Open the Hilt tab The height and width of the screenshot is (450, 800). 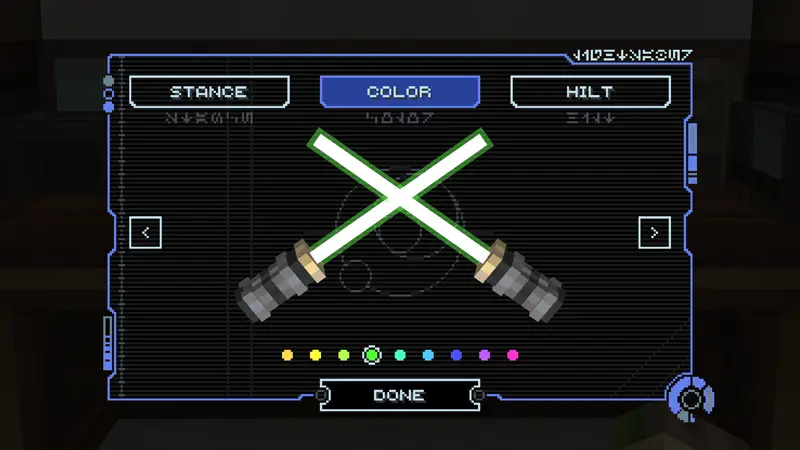point(590,92)
